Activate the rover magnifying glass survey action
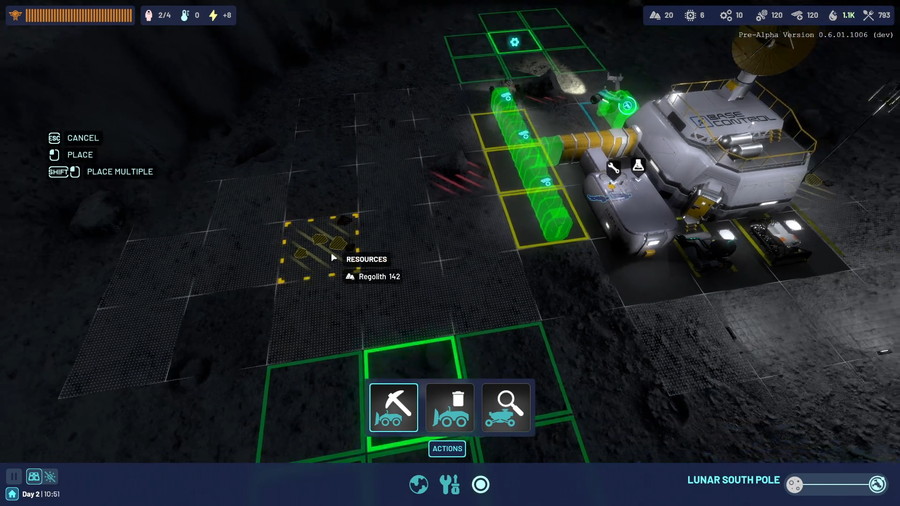This screenshot has width=900, height=506. tap(506, 407)
